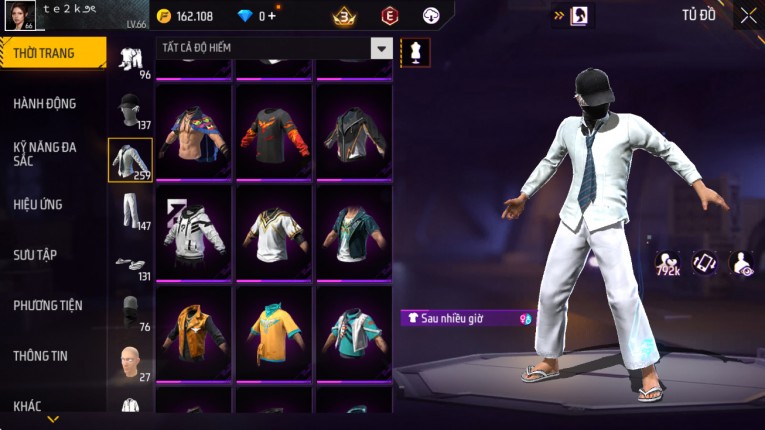The height and width of the screenshot is (430, 765).
Task: Open the Kỹ Năng Đa Sắc tab
Action: [45, 153]
